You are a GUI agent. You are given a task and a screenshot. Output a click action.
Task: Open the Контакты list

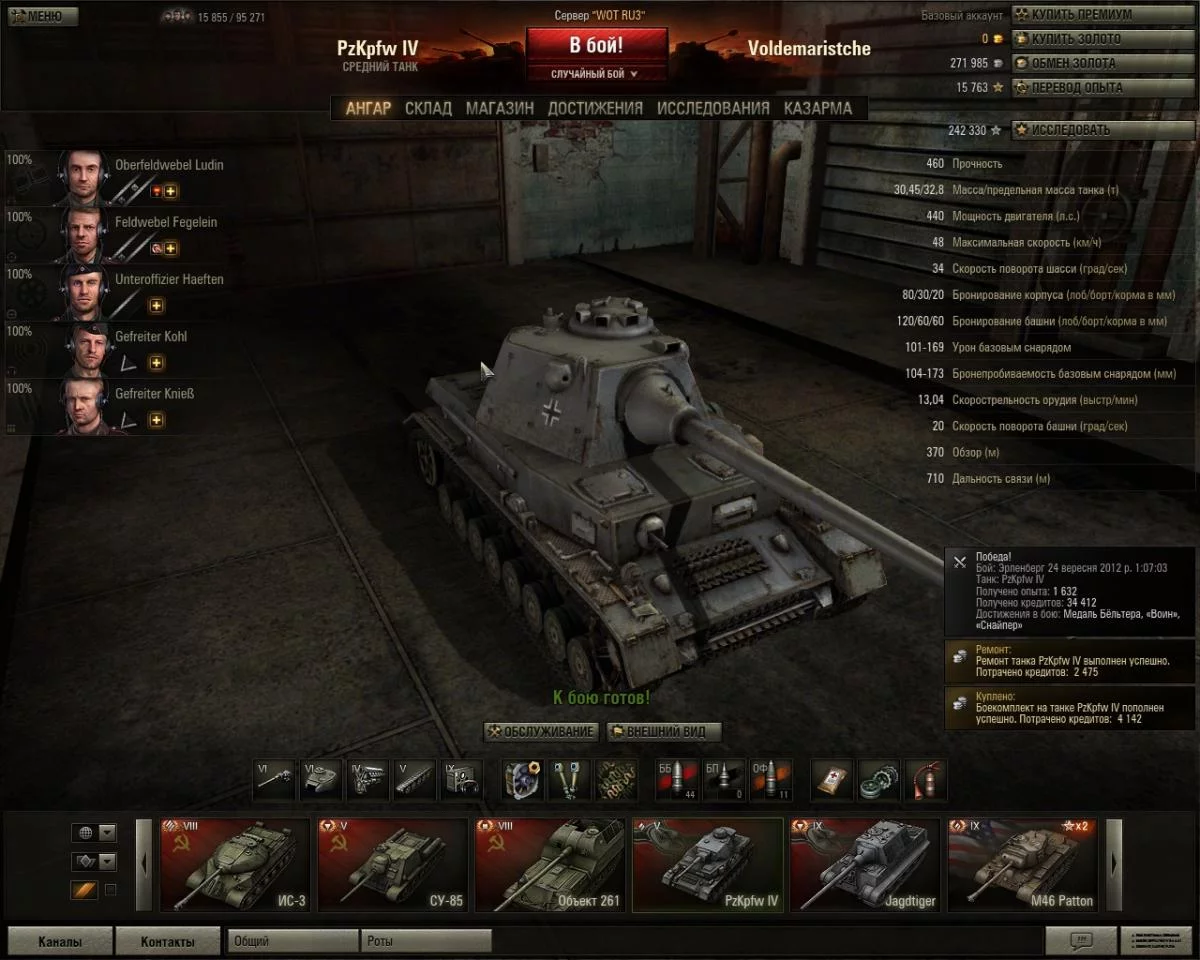[167, 941]
